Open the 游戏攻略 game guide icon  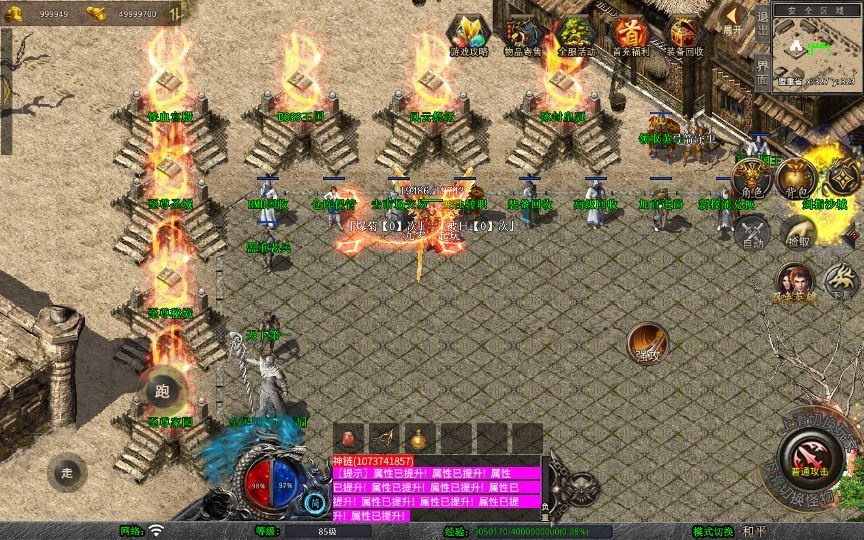466,34
